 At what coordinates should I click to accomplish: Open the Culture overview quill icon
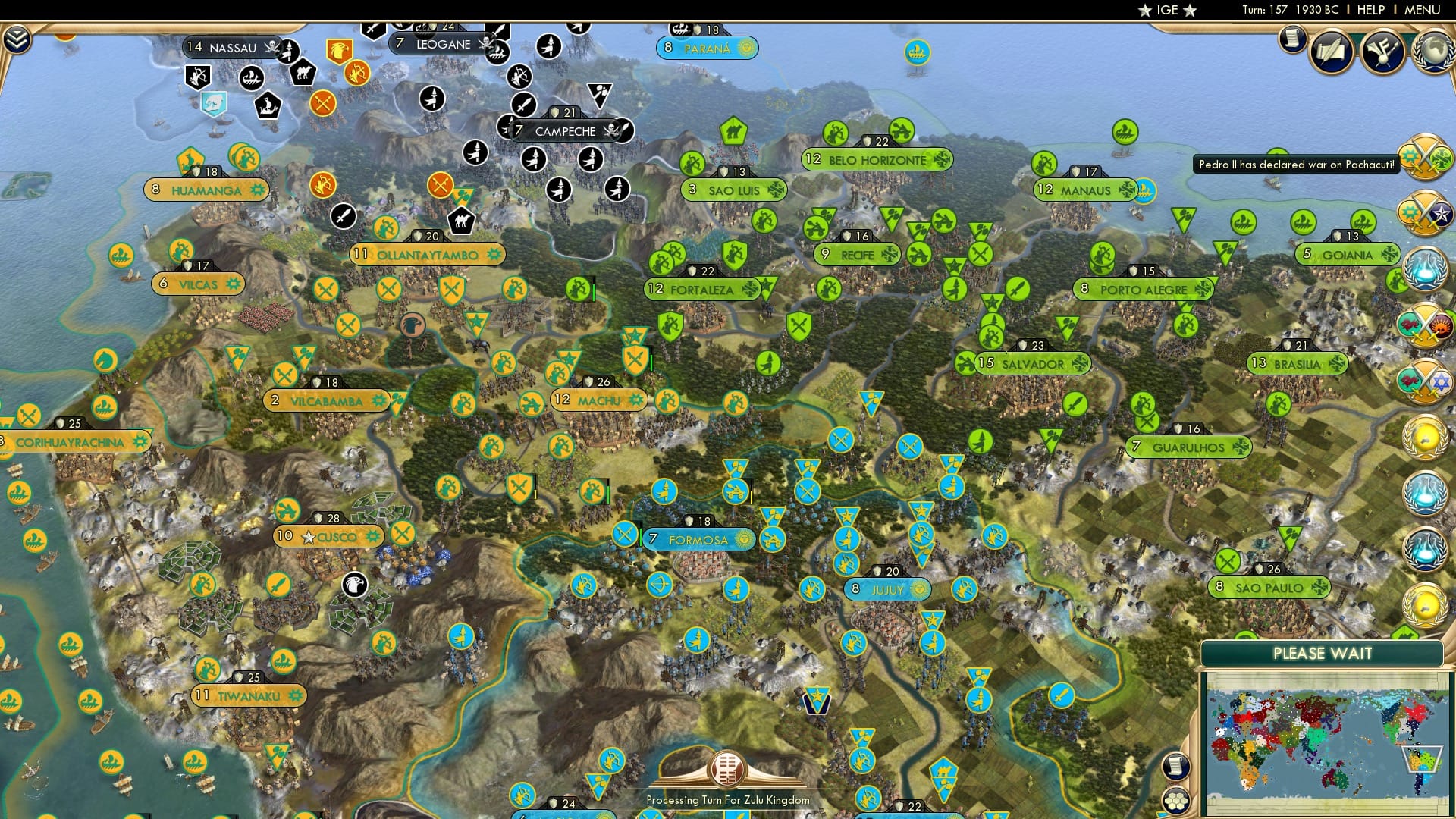click(x=1332, y=50)
